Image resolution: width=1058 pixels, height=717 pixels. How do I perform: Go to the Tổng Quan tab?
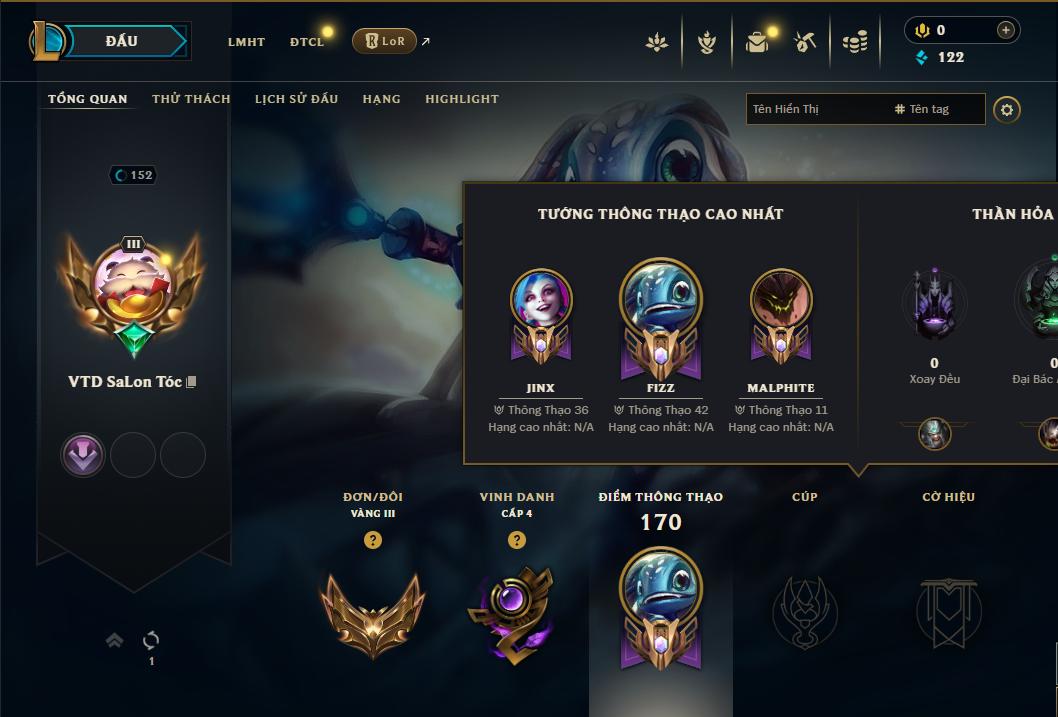pyautogui.click(x=88, y=99)
